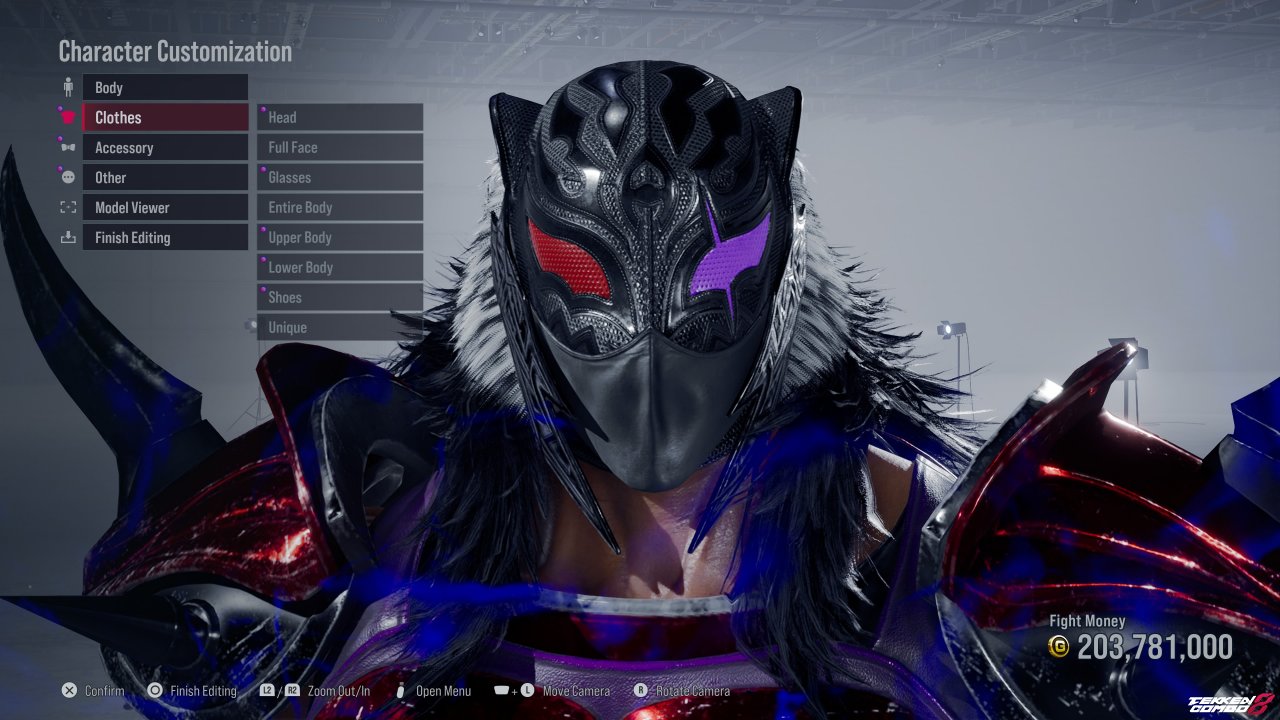Click the Finish Editing save icon

tap(67, 237)
